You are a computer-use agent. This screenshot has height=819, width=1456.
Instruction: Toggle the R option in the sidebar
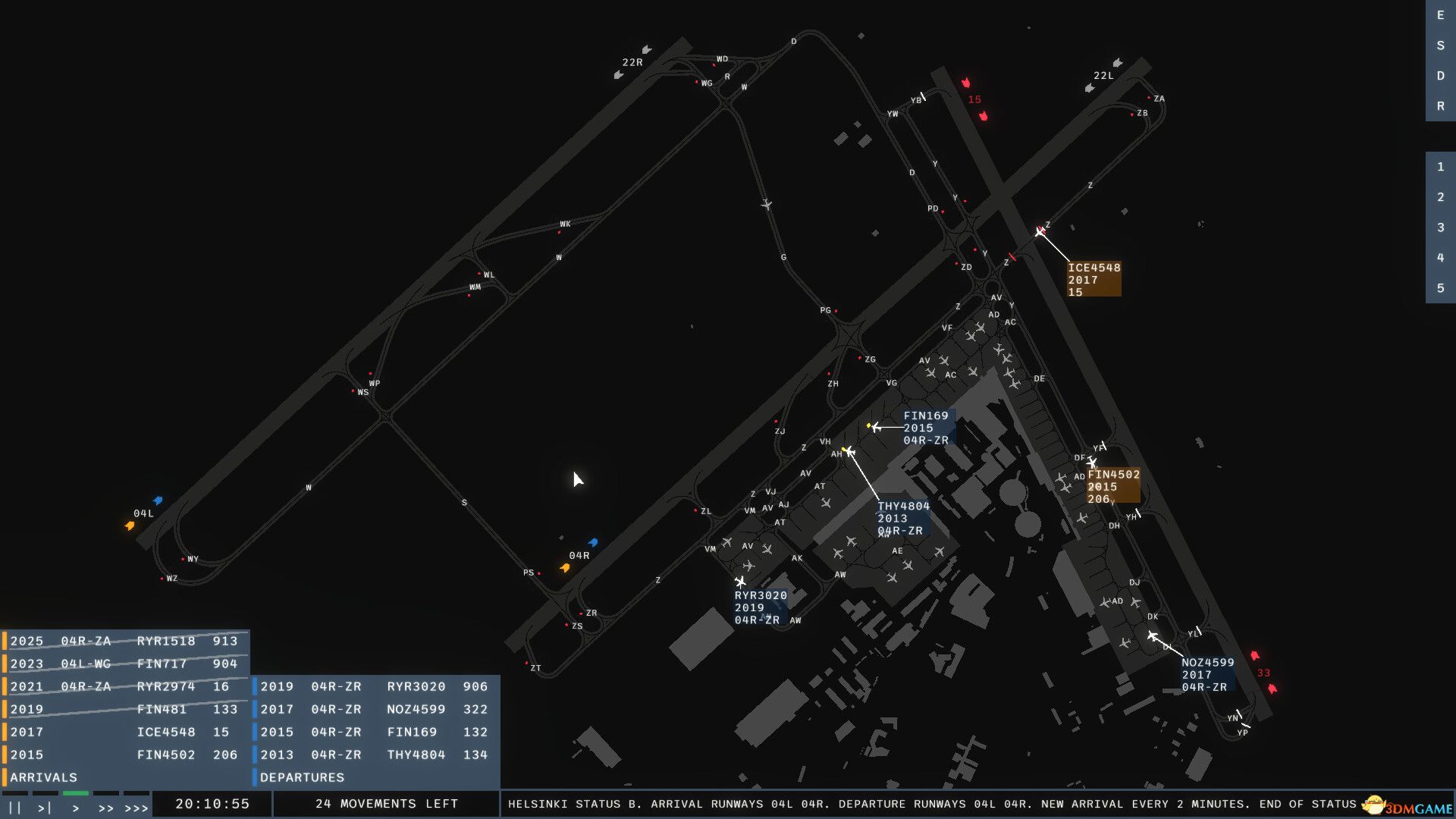1439,106
